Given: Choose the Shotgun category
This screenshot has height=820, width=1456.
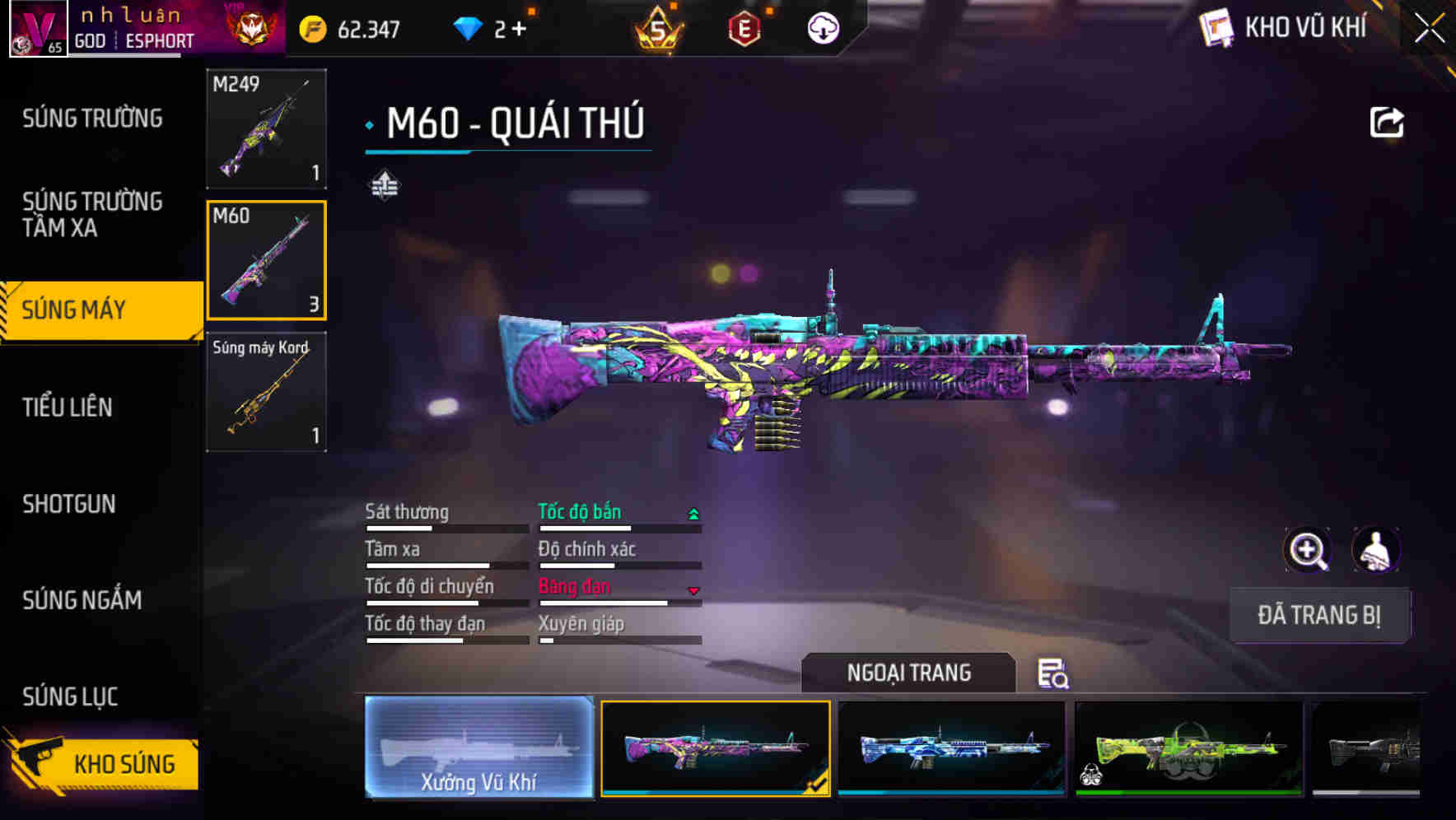Looking at the screenshot, I should tap(69, 504).
